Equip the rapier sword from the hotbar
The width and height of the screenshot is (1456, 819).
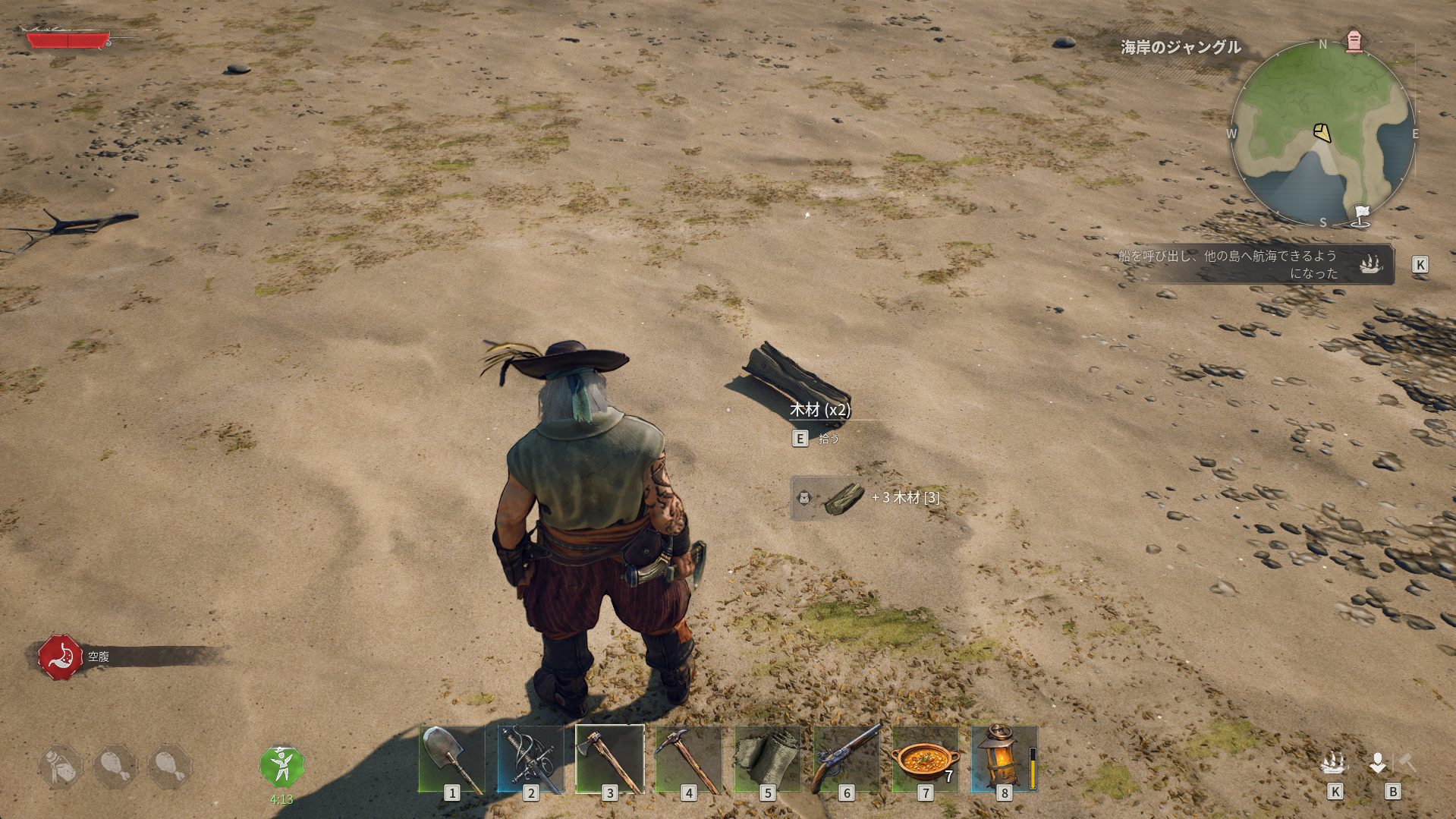pyautogui.click(x=531, y=759)
